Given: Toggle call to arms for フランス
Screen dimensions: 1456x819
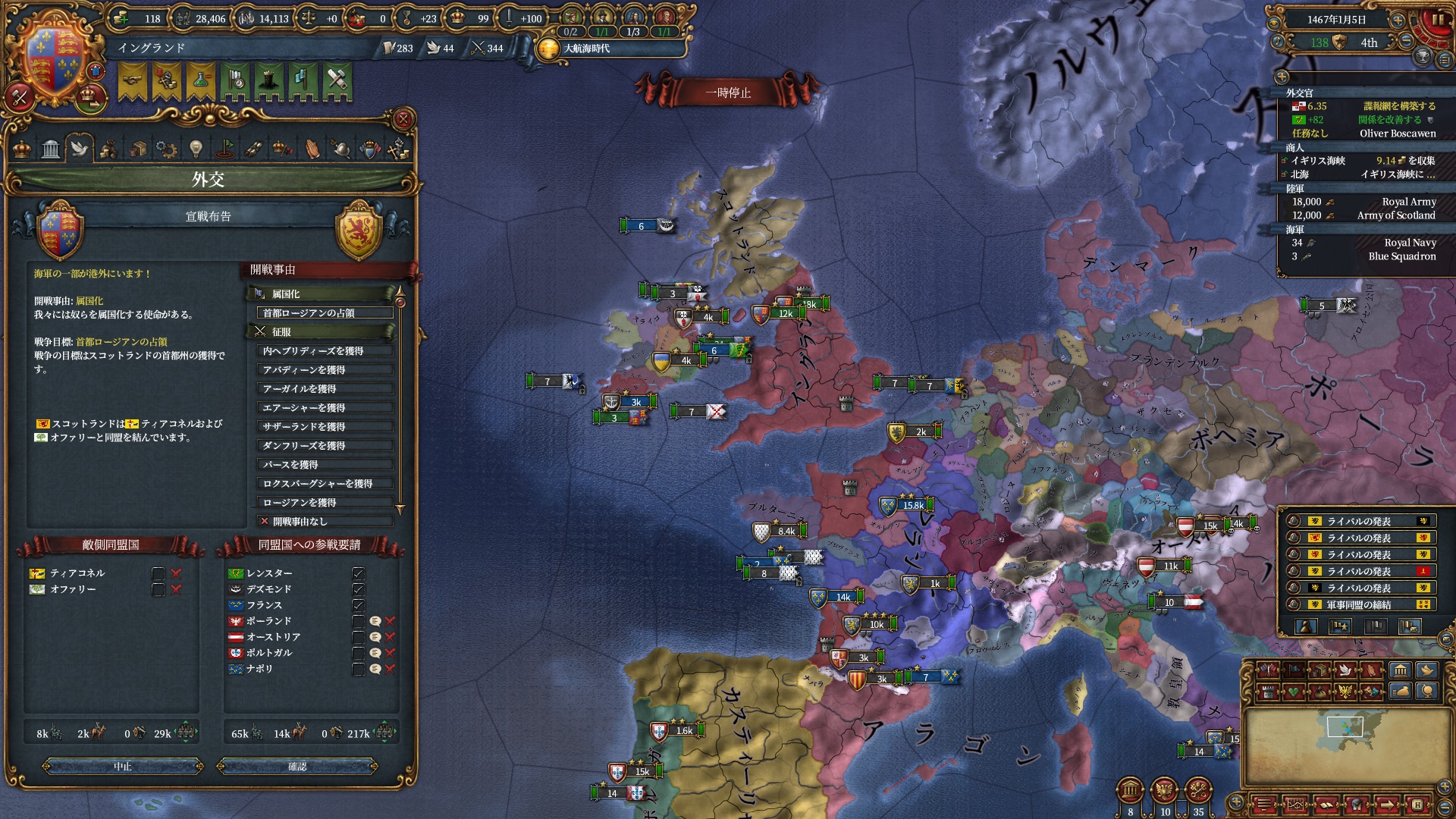Looking at the screenshot, I should click(358, 605).
